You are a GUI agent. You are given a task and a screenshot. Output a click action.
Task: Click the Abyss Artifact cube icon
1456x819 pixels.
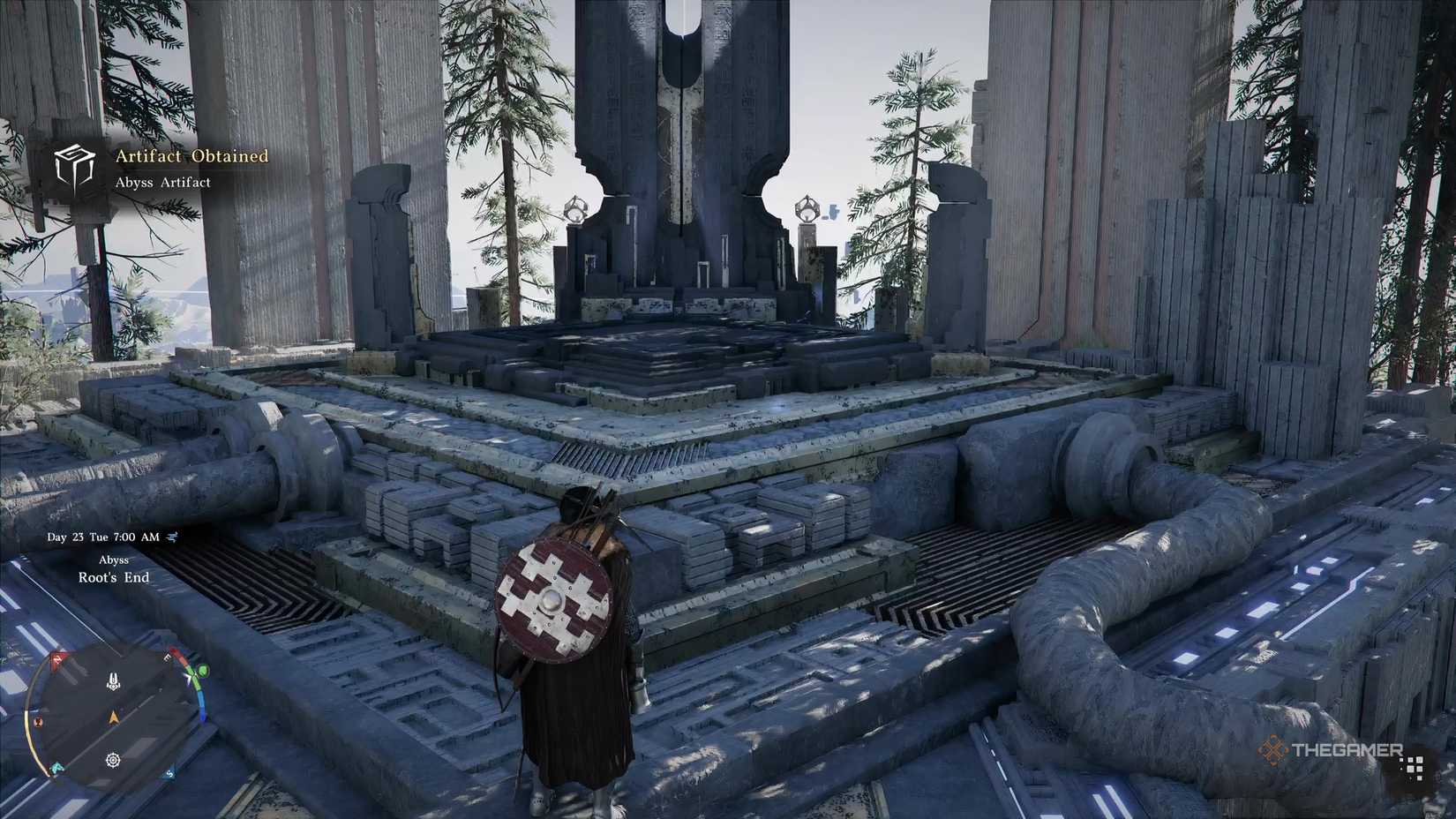75,169
